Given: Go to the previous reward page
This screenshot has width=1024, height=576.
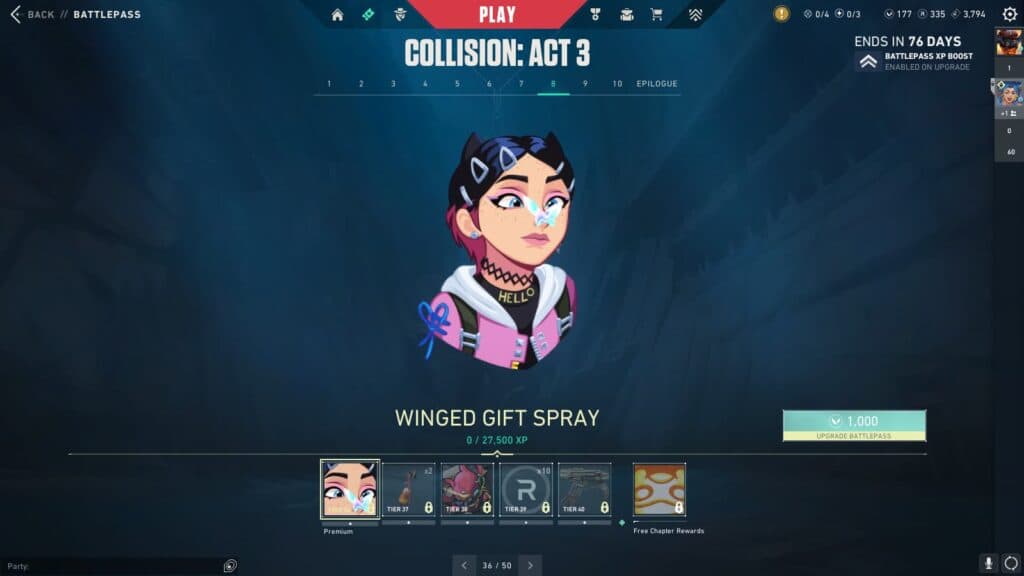Looking at the screenshot, I should pyautogui.click(x=464, y=565).
